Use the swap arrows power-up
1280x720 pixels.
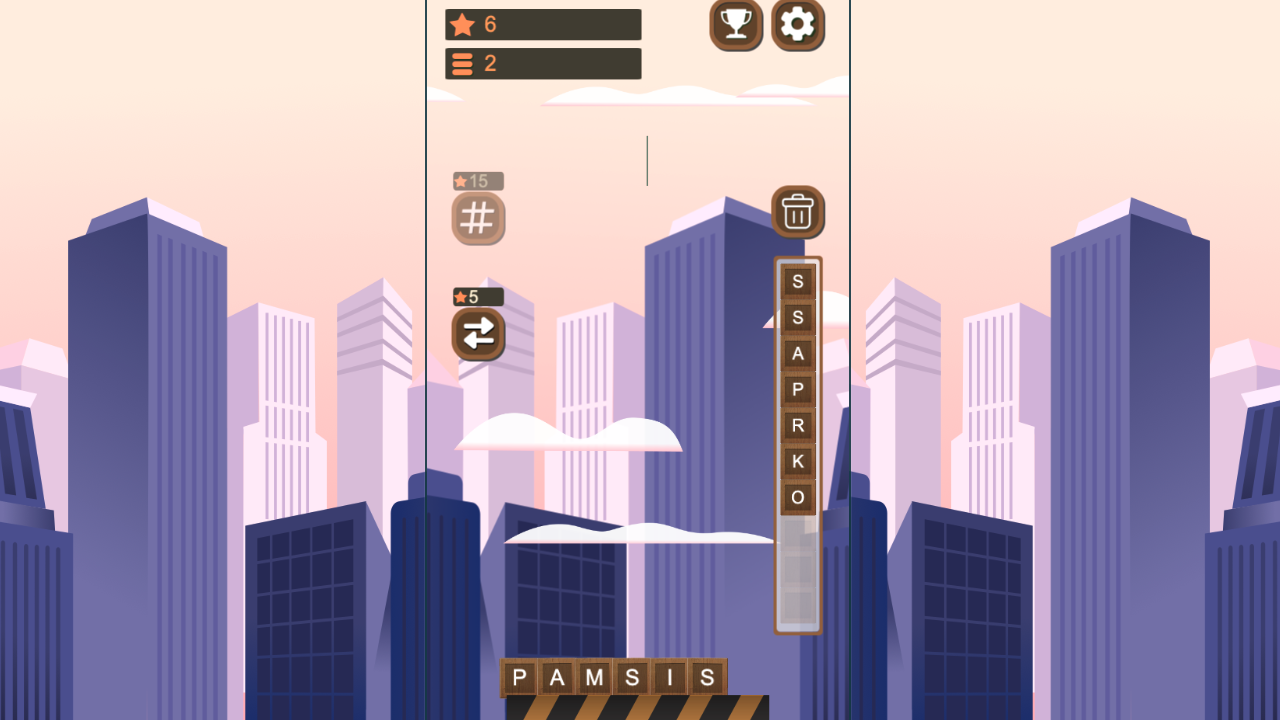(478, 334)
